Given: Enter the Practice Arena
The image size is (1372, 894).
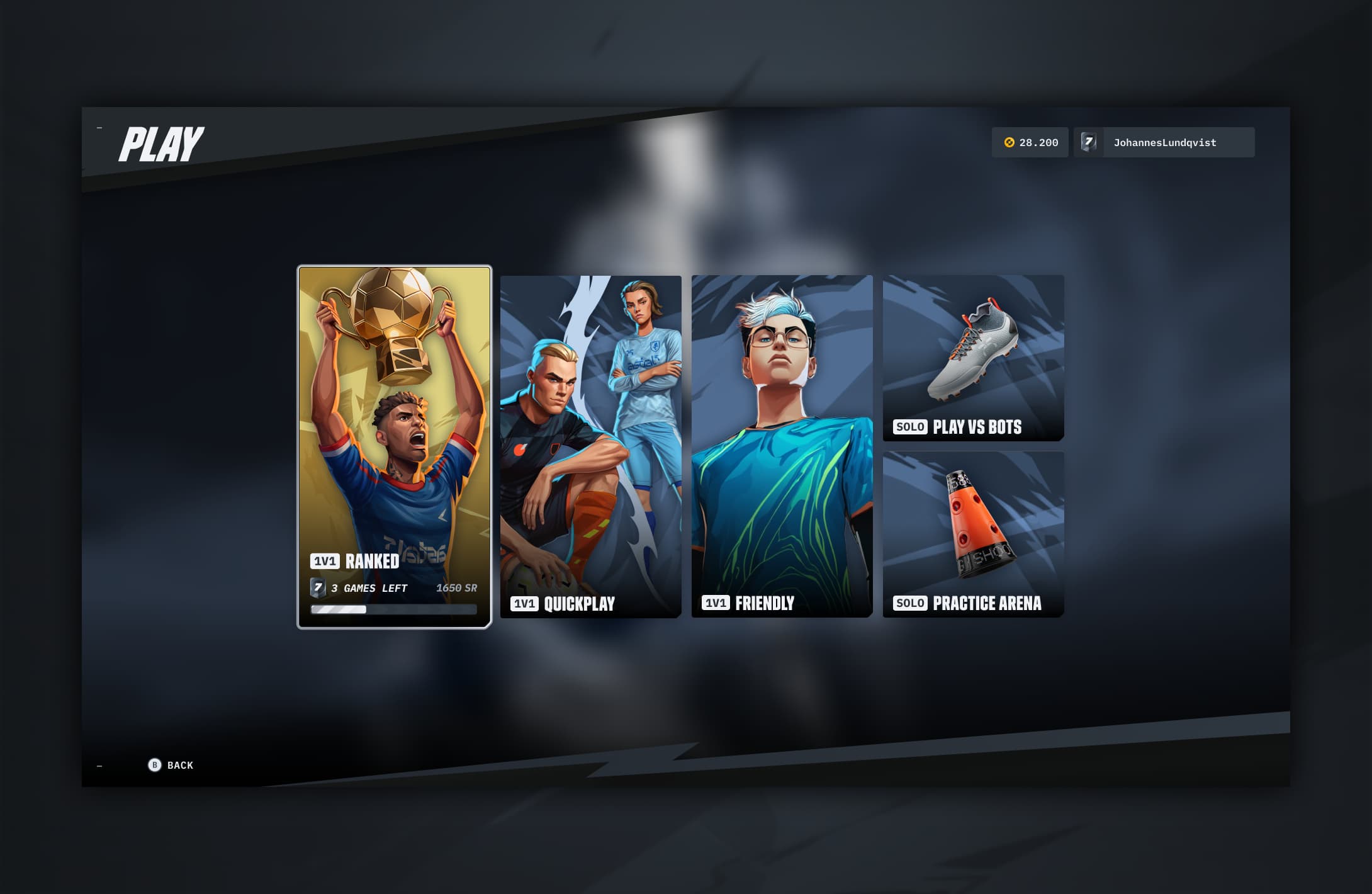Looking at the screenshot, I should [973, 532].
